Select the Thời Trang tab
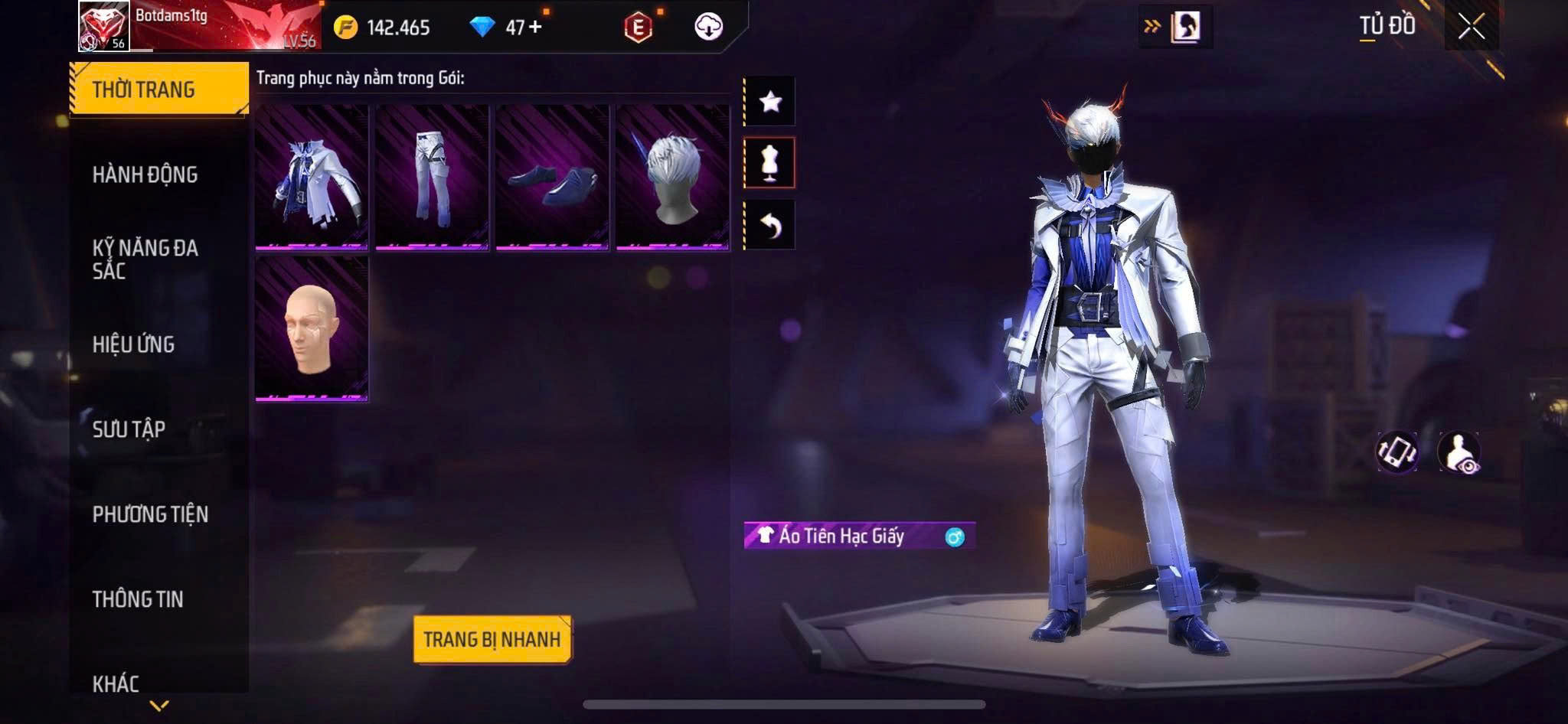Screen dimensions: 1568x724 point(158,90)
